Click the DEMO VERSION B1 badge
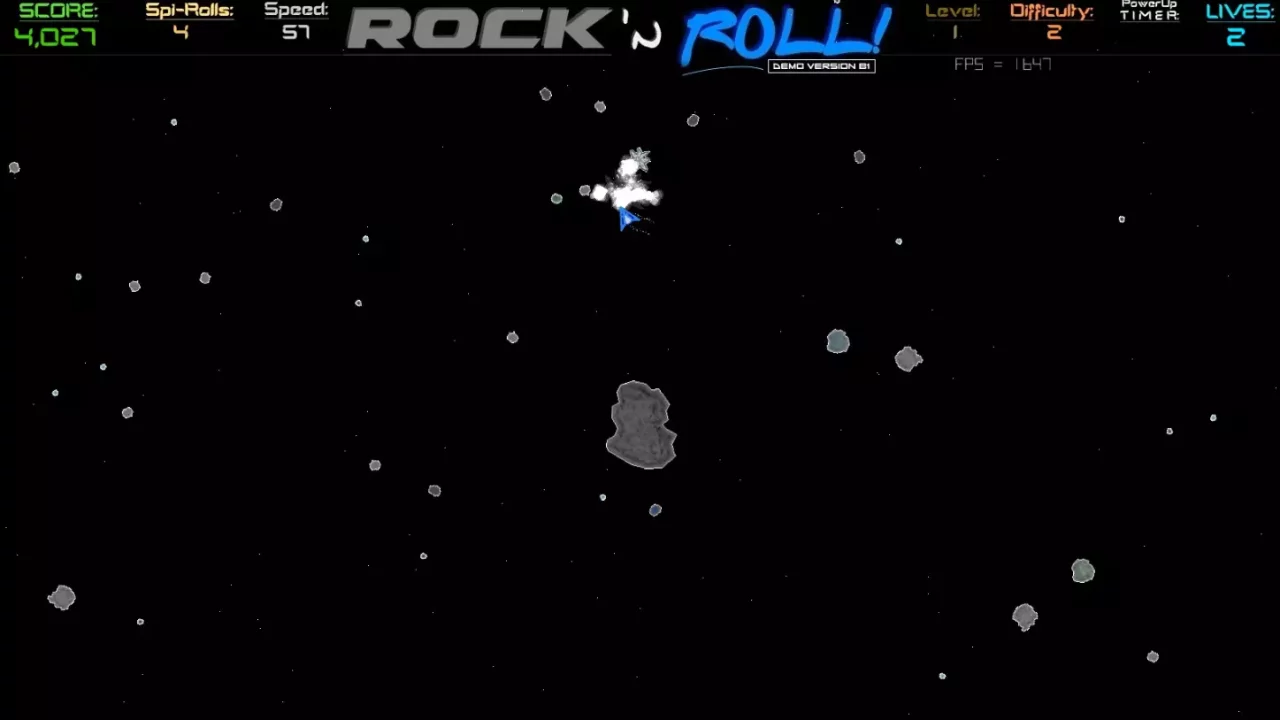Screen dimensions: 1280x720 tap(820, 66)
